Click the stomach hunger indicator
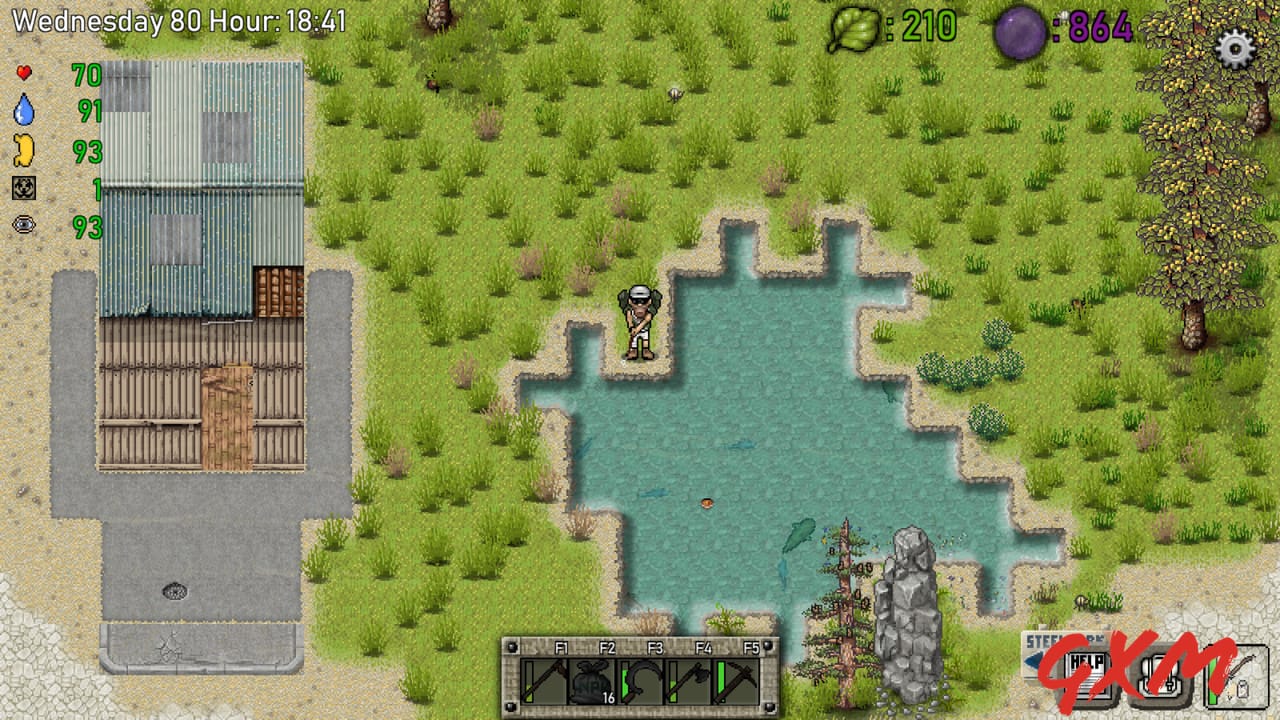Viewport: 1280px width, 720px height. coord(24,148)
